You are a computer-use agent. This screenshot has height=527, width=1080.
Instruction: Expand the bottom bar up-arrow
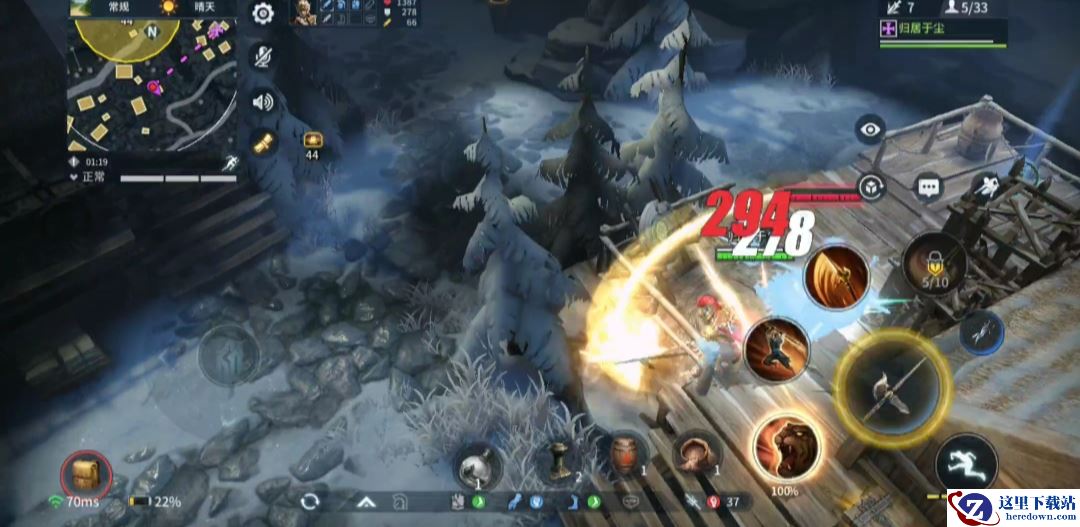367,501
